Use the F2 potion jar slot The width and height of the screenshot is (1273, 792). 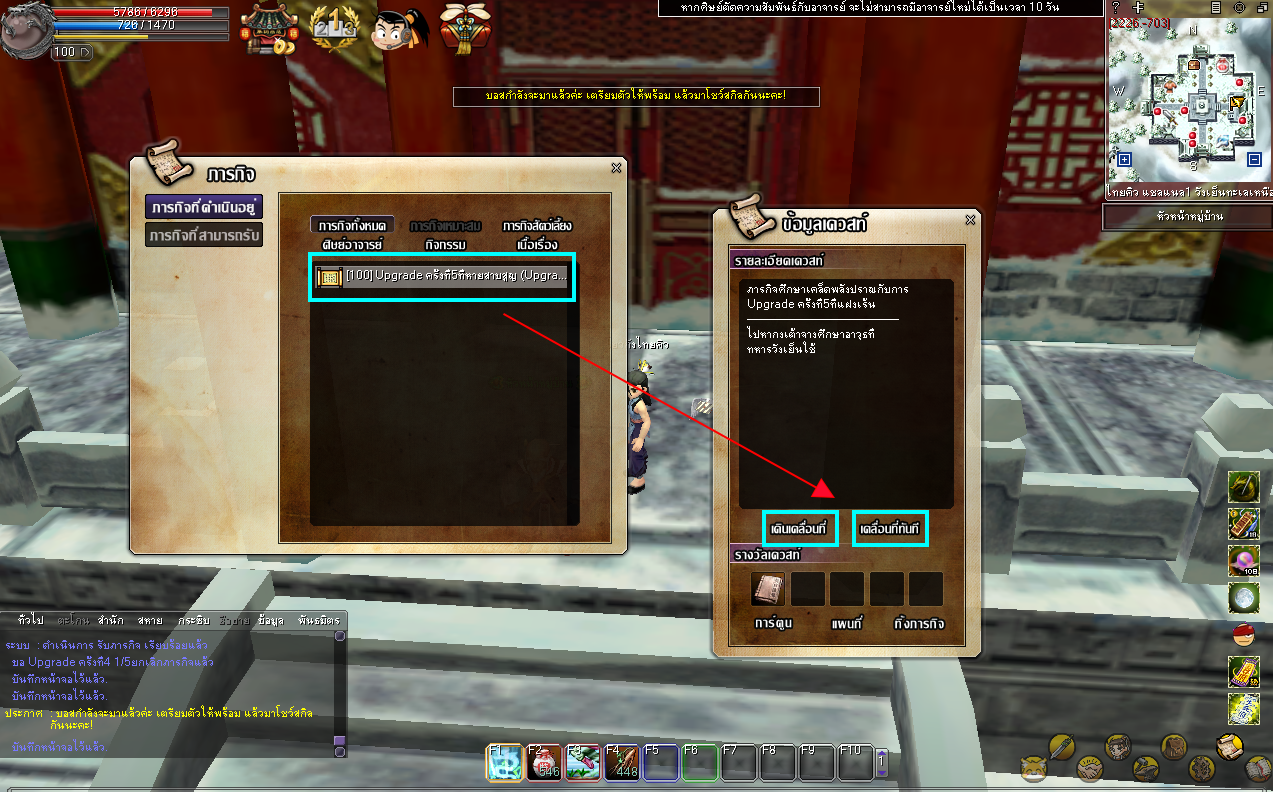(x=542, y=762)
